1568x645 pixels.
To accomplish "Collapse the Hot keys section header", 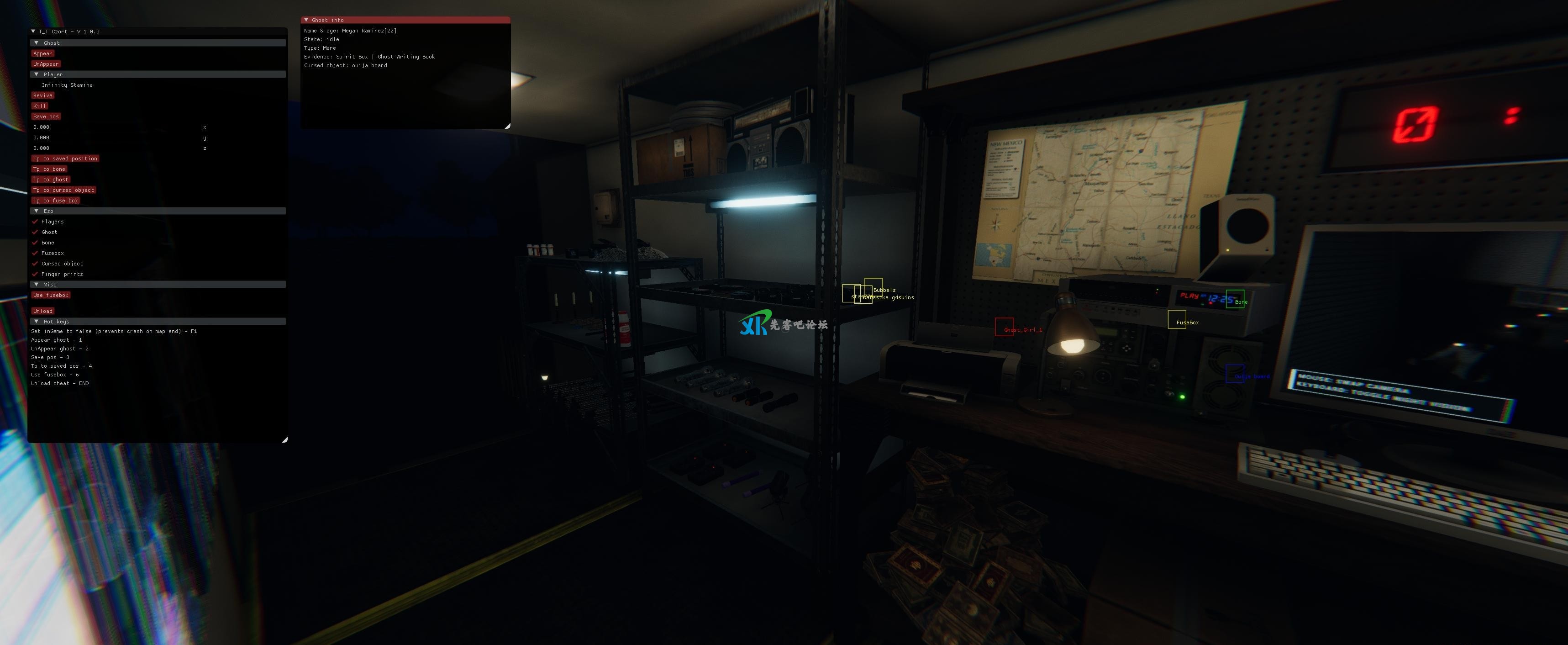I will 37,322.
